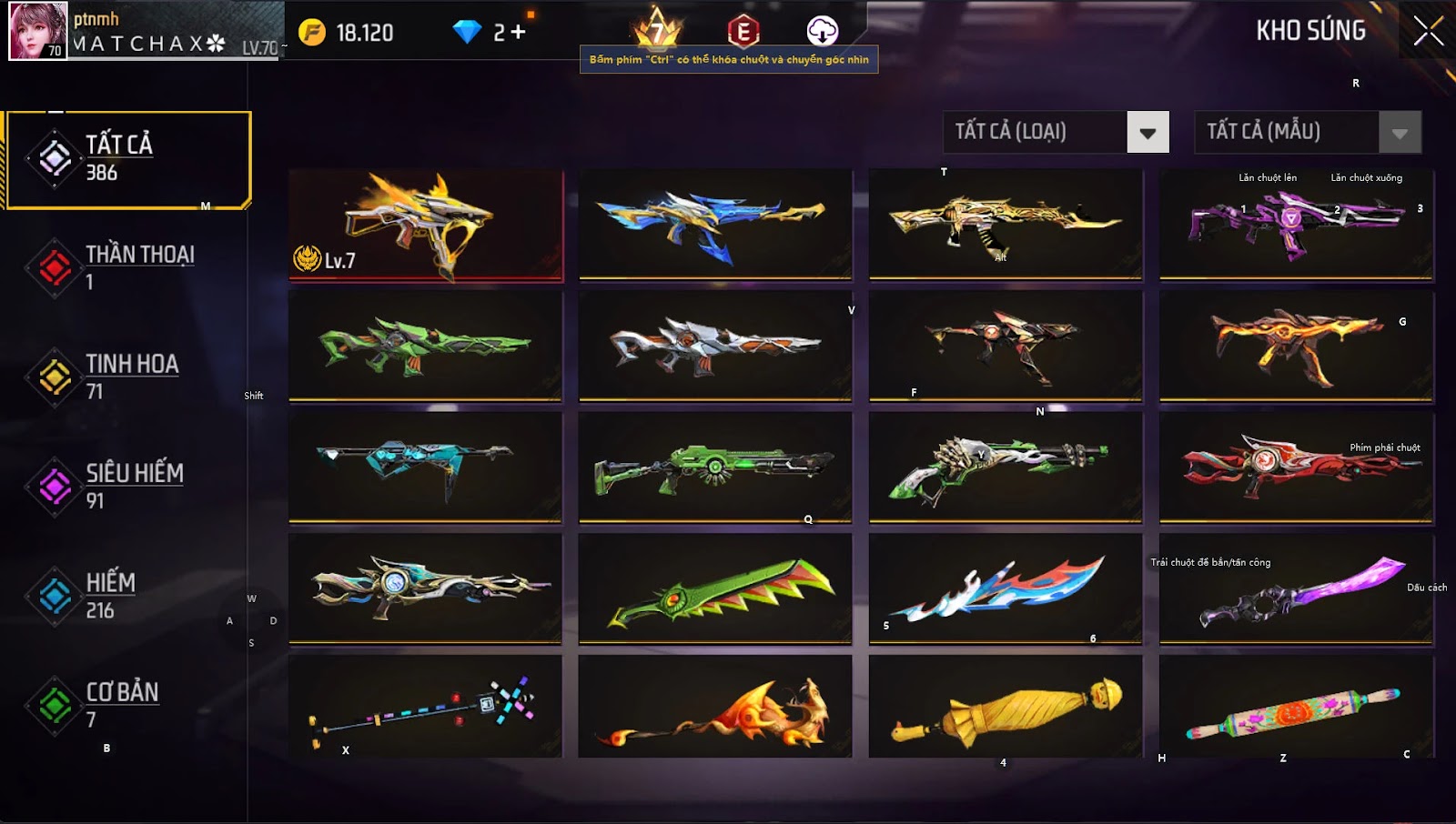
Task: Choose the pumpkin rolling pin skin
Action: (x=1296, y=707)
